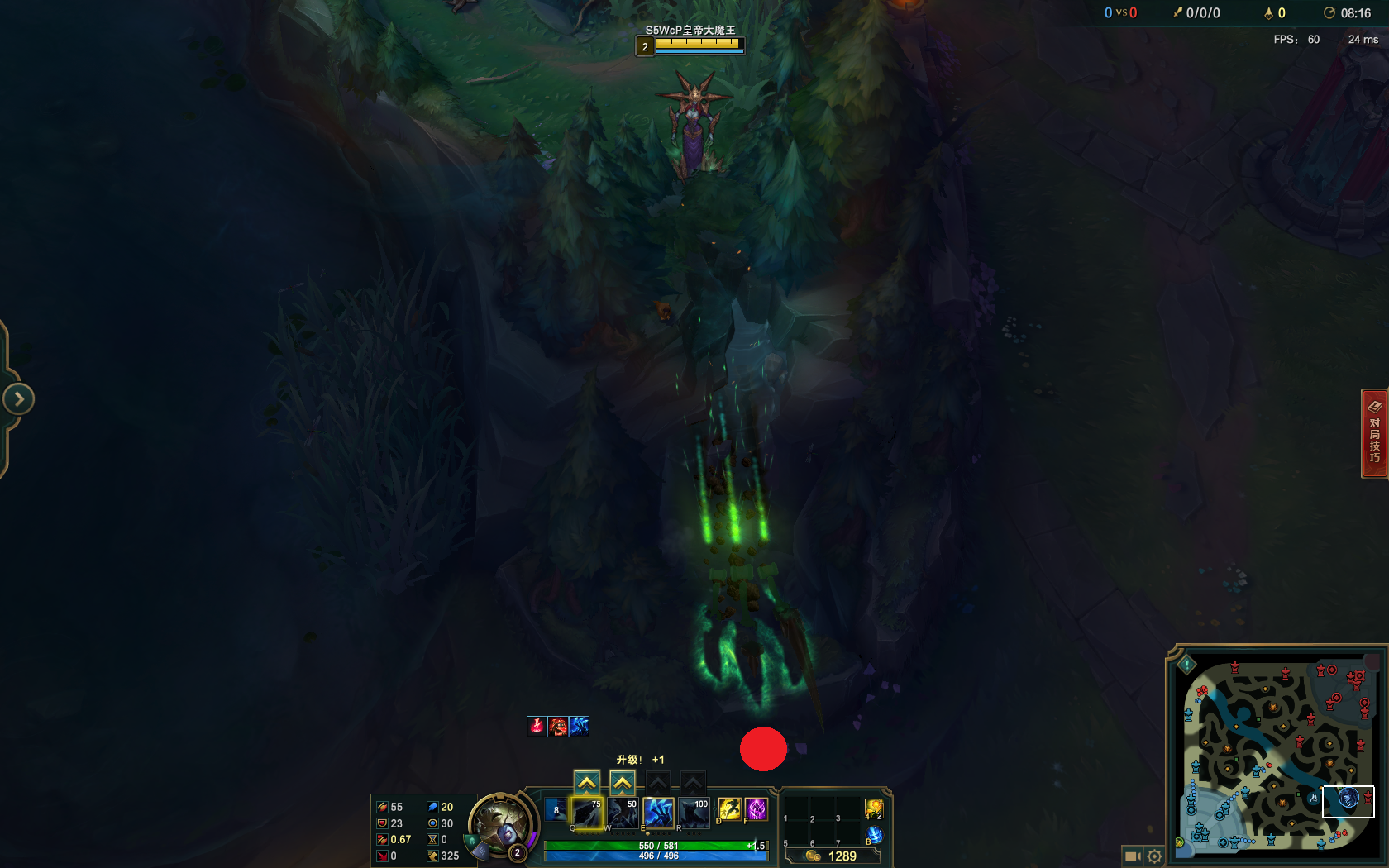
Task: Click the blue recall B icon
Action: 875,834
